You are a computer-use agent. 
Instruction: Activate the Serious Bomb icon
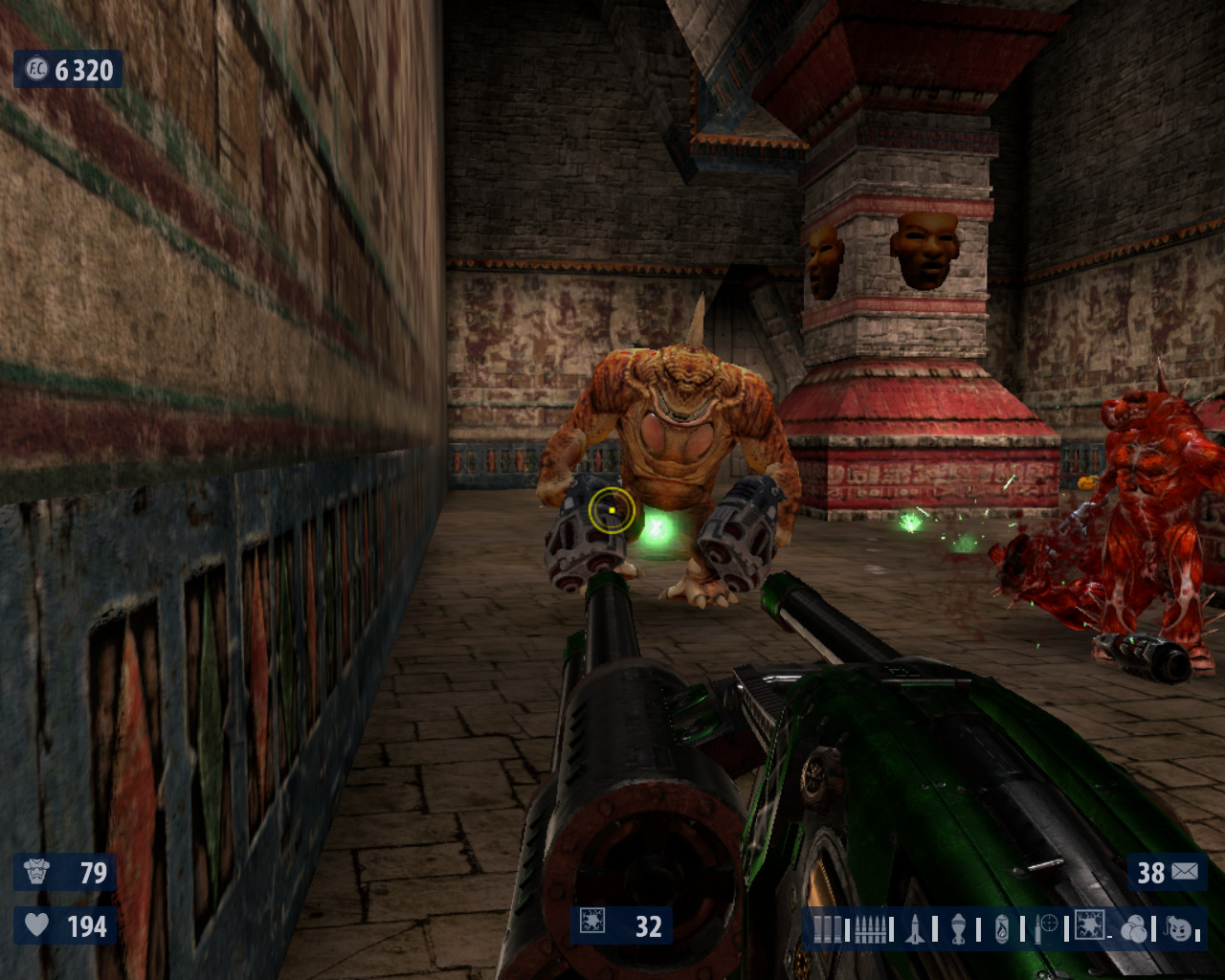[x=1181, y=928]
